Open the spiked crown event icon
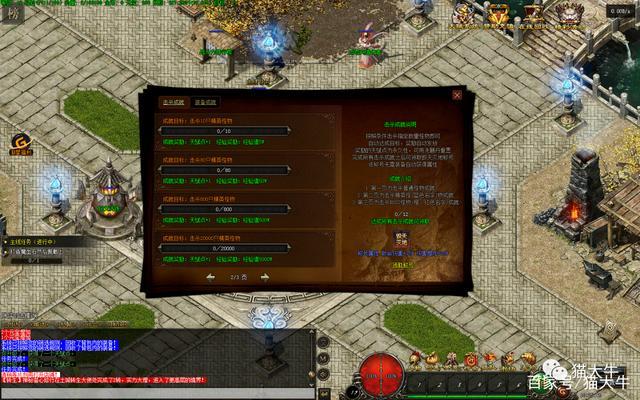Image resolution: width=640 pixels, height=400 pixels. click(x=570, y=14)
